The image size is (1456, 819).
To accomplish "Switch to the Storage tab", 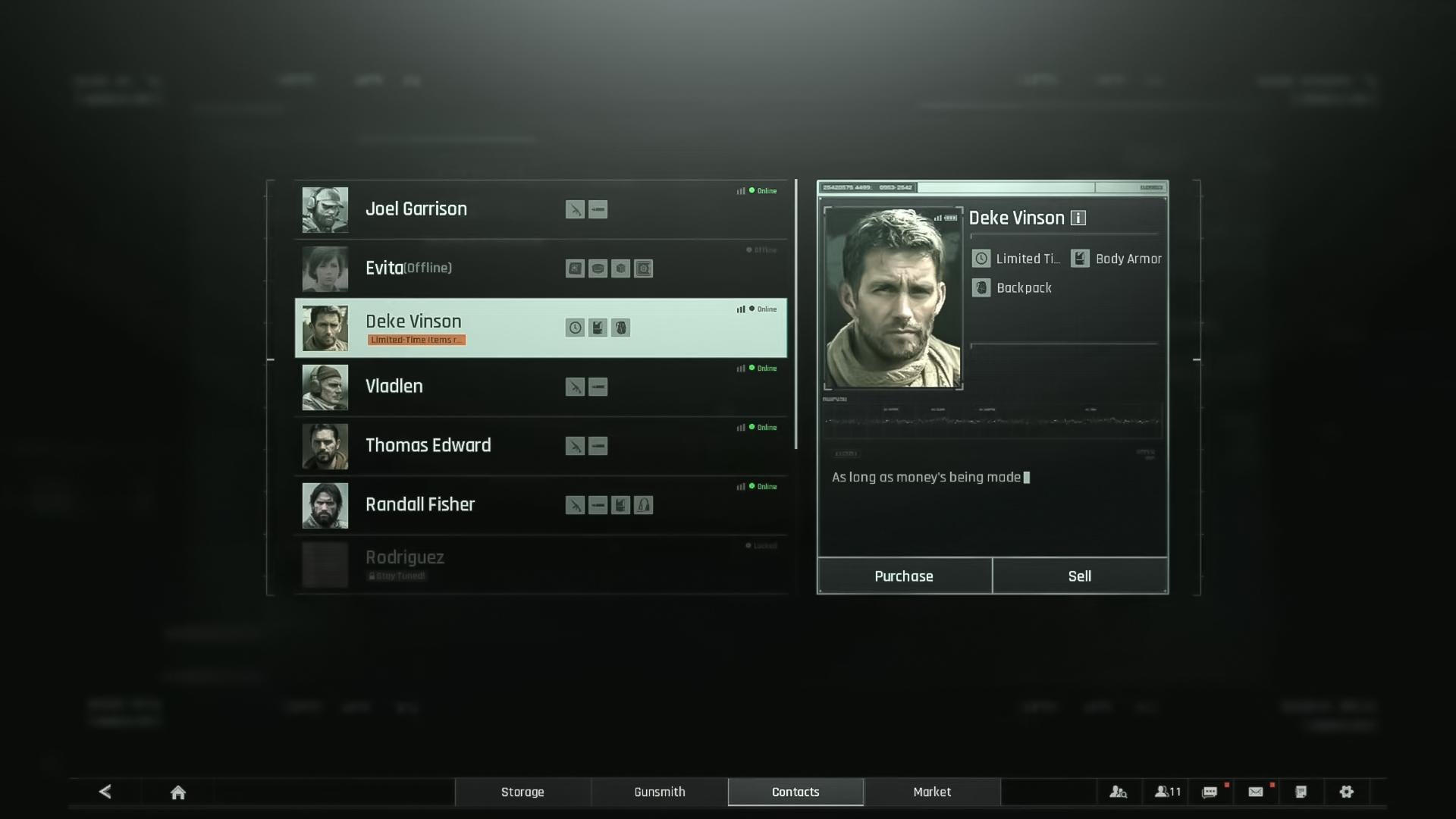I will pyautogui.click(x=522, y=792).
